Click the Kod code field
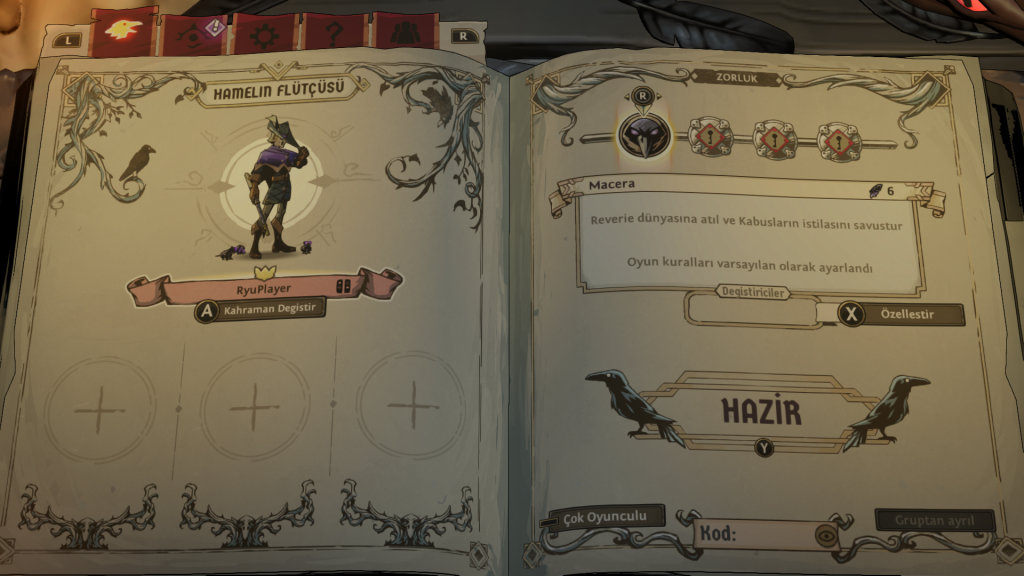 (x=755, y=534)
